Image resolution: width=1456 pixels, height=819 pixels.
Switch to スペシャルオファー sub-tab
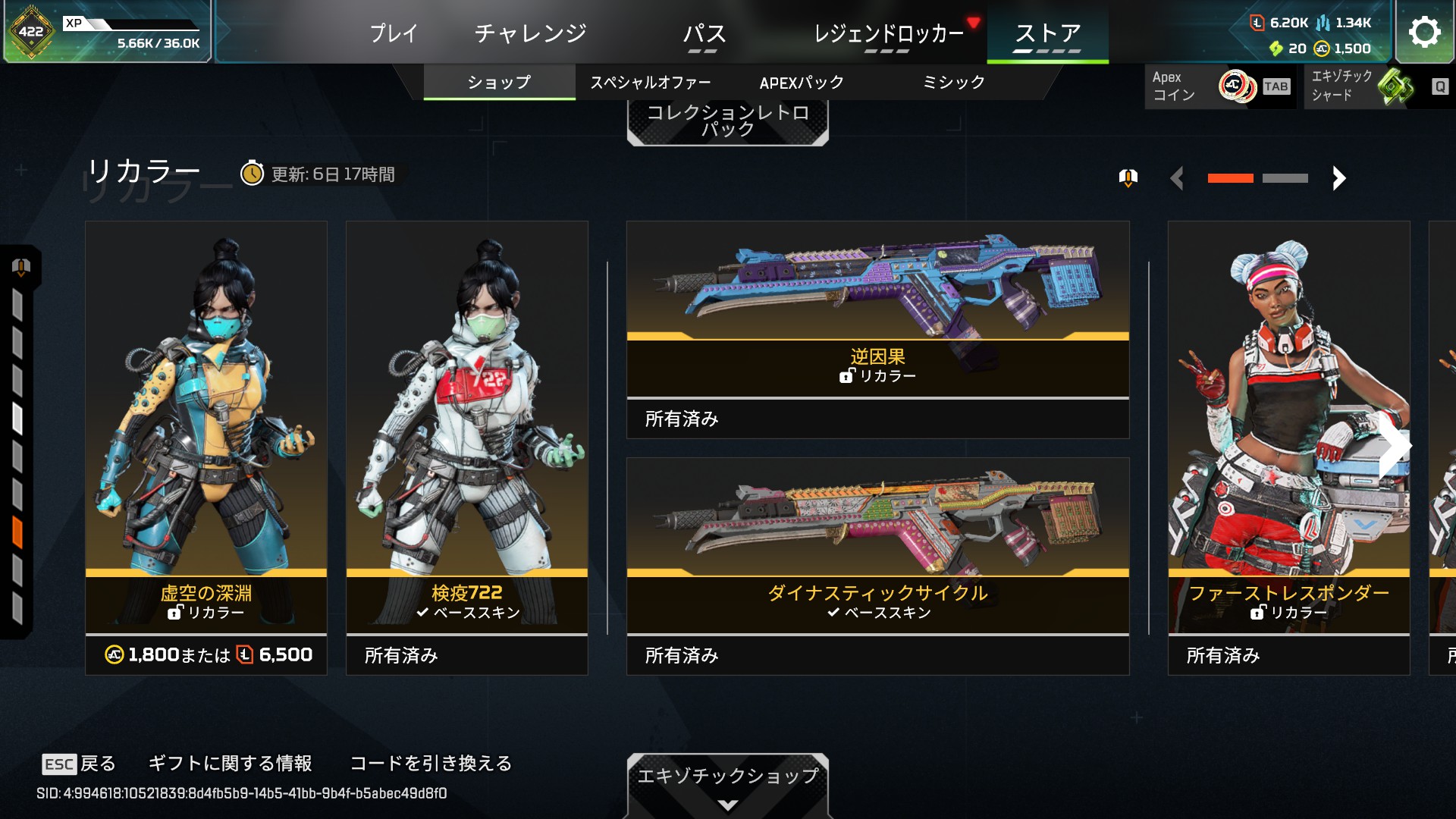pyautogui.click(x=651, y=83)
